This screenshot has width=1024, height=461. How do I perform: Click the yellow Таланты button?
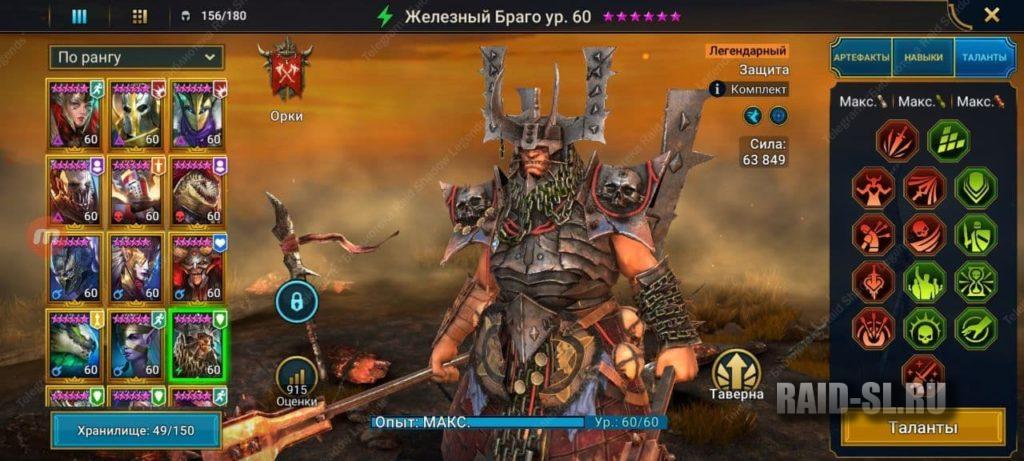tap(925, 427)
